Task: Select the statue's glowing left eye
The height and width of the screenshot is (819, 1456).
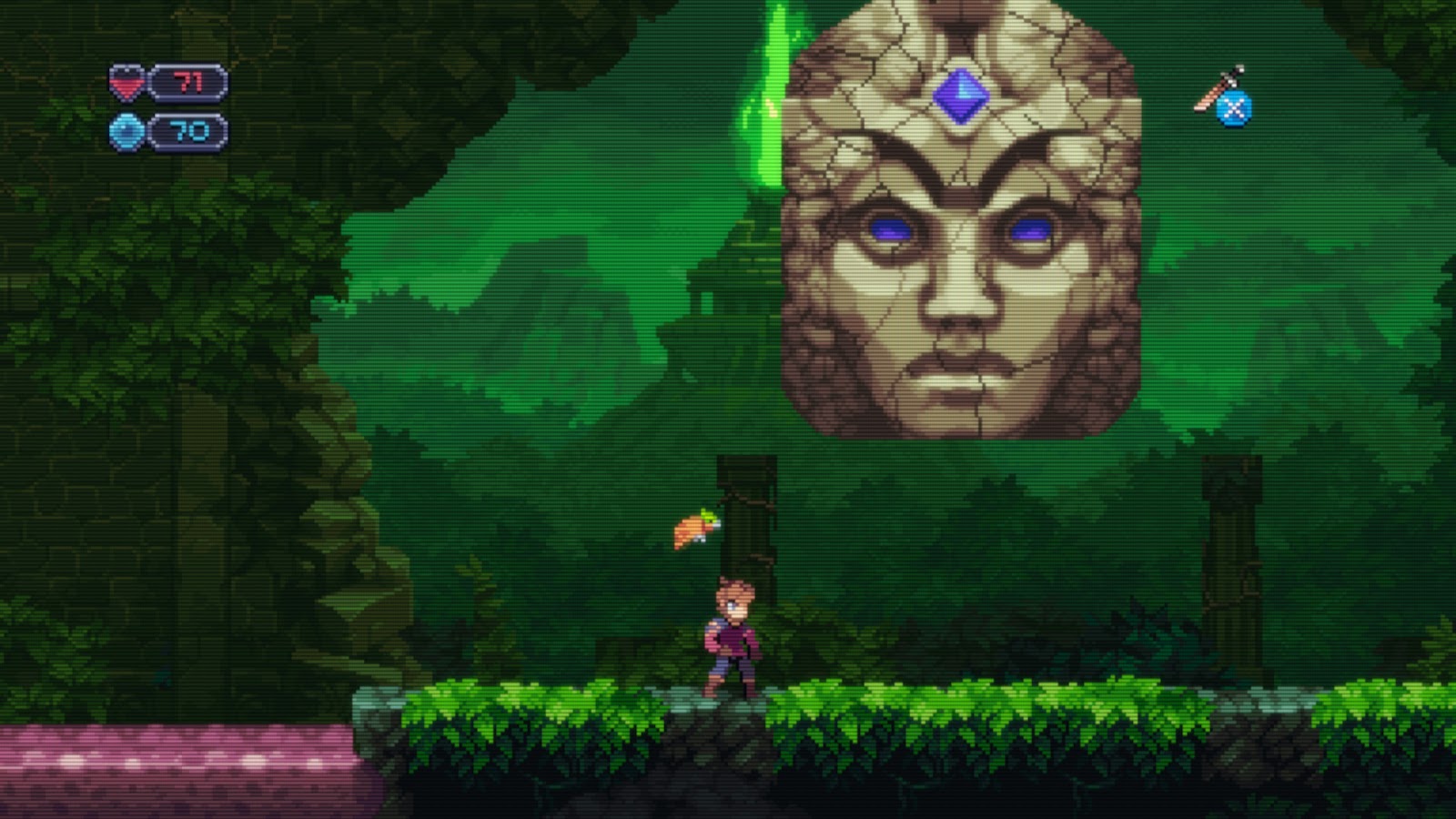Action: (x=889, y=230)
